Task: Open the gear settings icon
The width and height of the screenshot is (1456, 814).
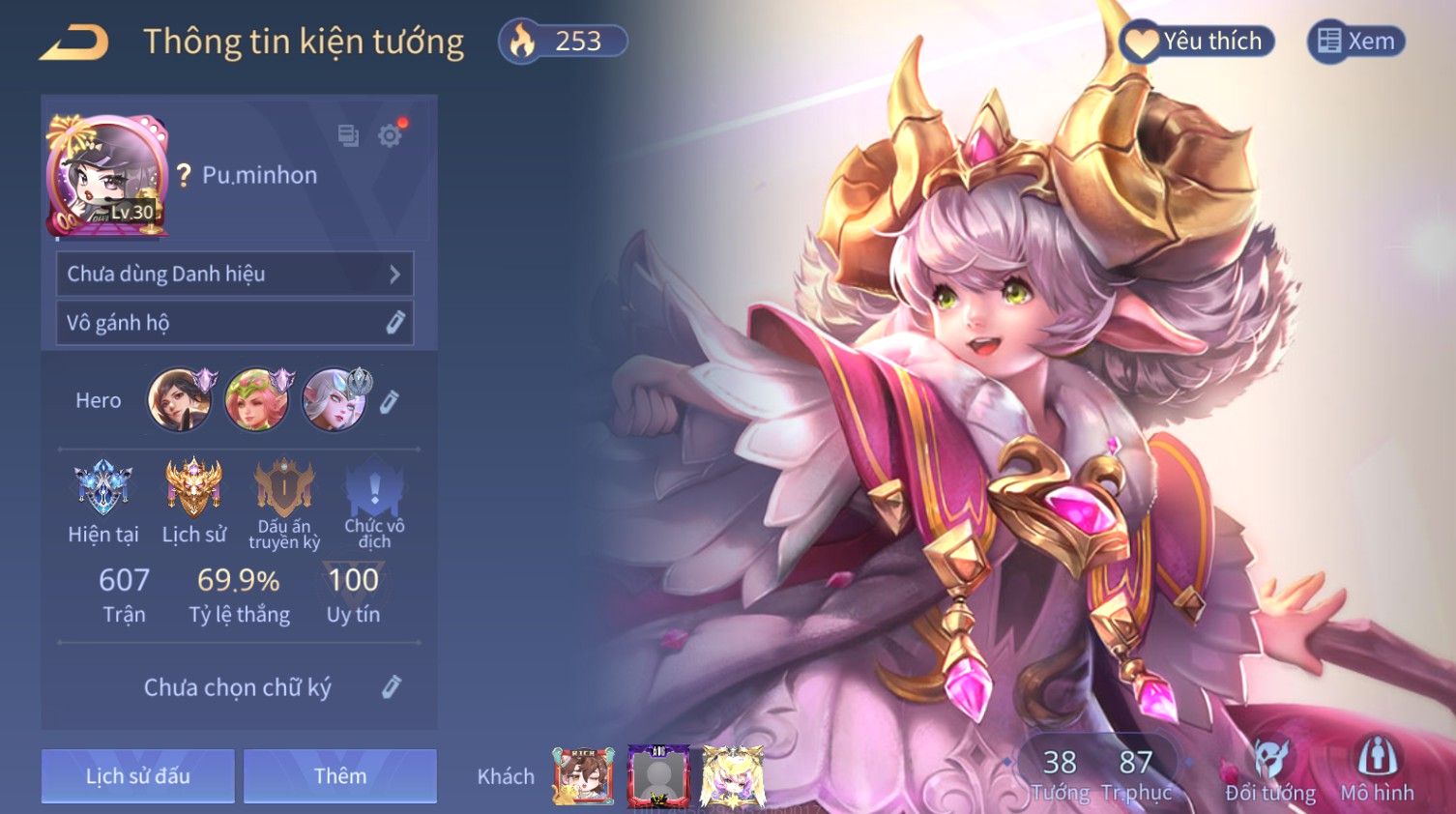Action: 390,135
